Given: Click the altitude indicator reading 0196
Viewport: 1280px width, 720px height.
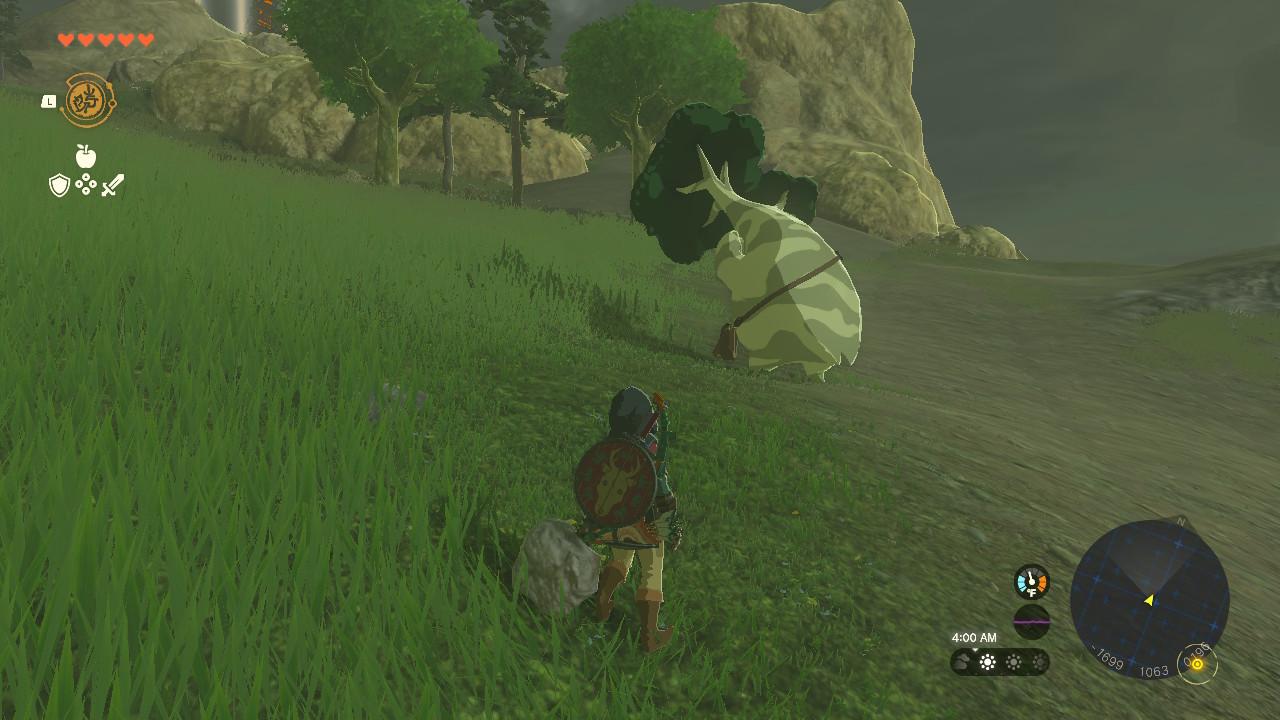Looking at the screenshot, I should click(x=1197, y=660).
